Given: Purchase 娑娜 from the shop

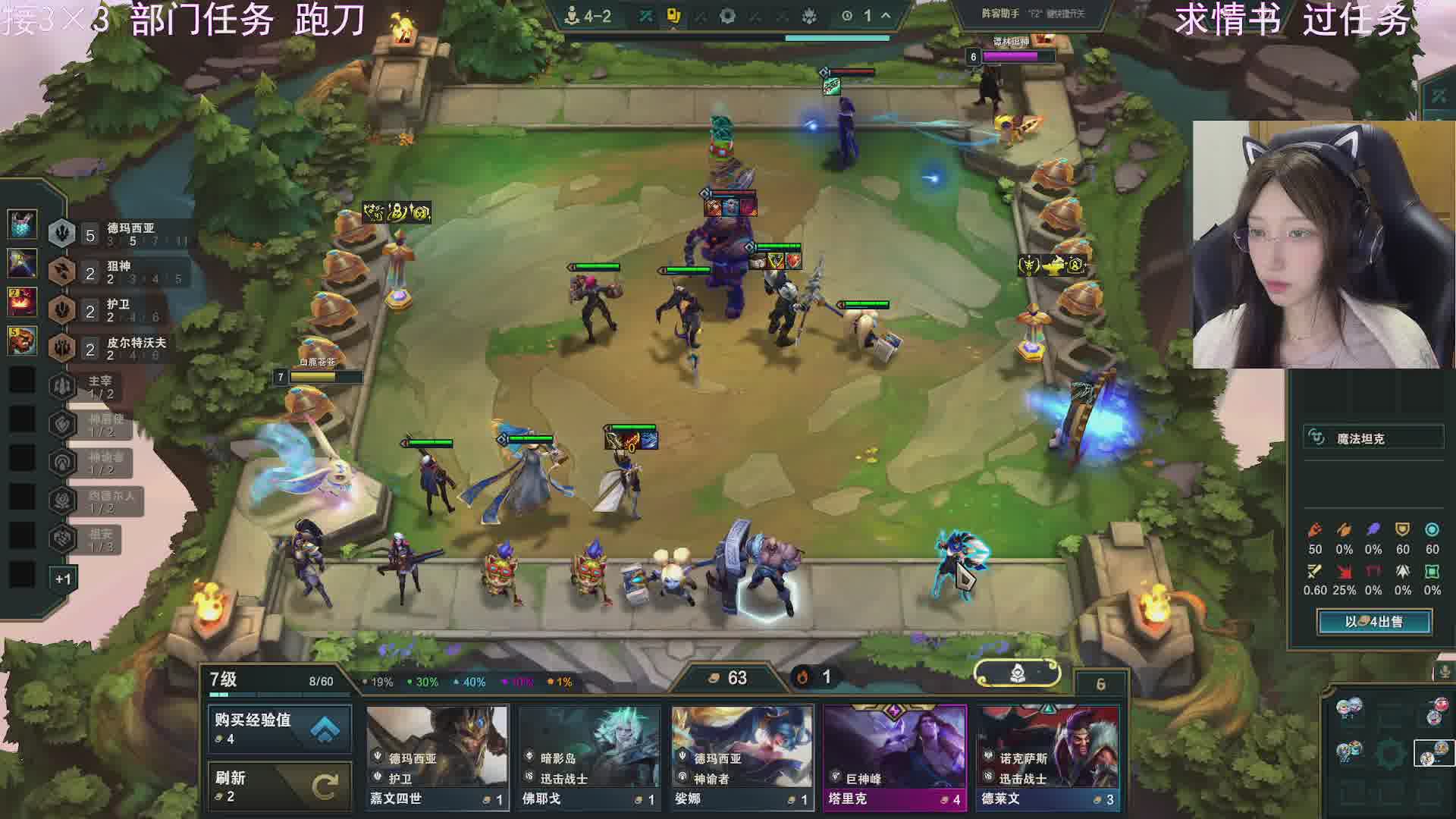Looking at the screenshot, I should coord(742,757).
